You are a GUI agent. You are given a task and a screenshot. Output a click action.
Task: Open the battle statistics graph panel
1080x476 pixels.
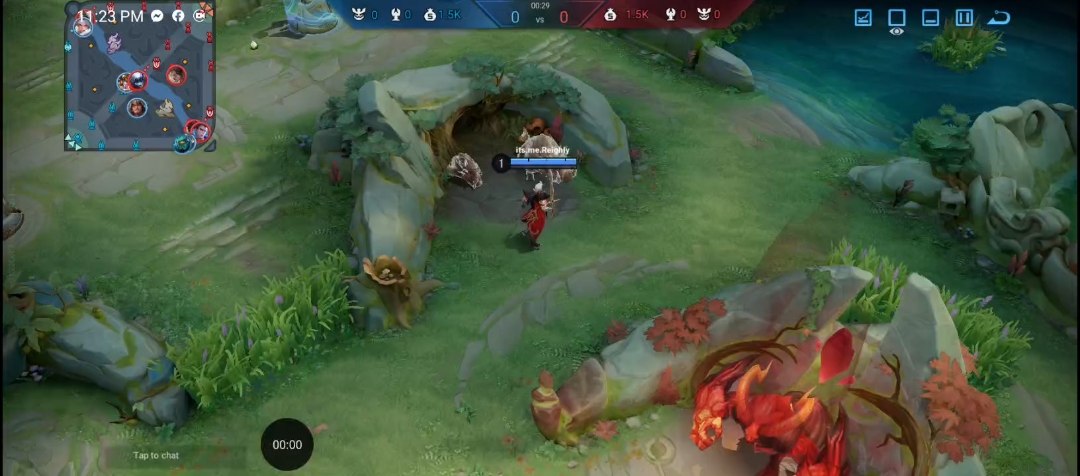coord(863,17)
